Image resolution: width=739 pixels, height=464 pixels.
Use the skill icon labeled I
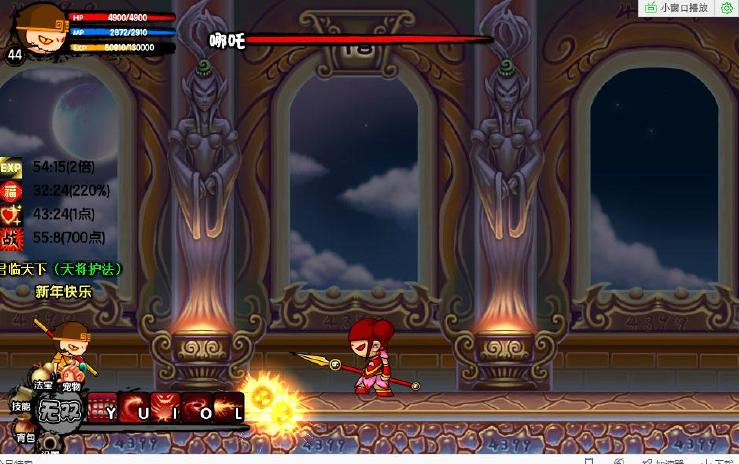point(166,408)
